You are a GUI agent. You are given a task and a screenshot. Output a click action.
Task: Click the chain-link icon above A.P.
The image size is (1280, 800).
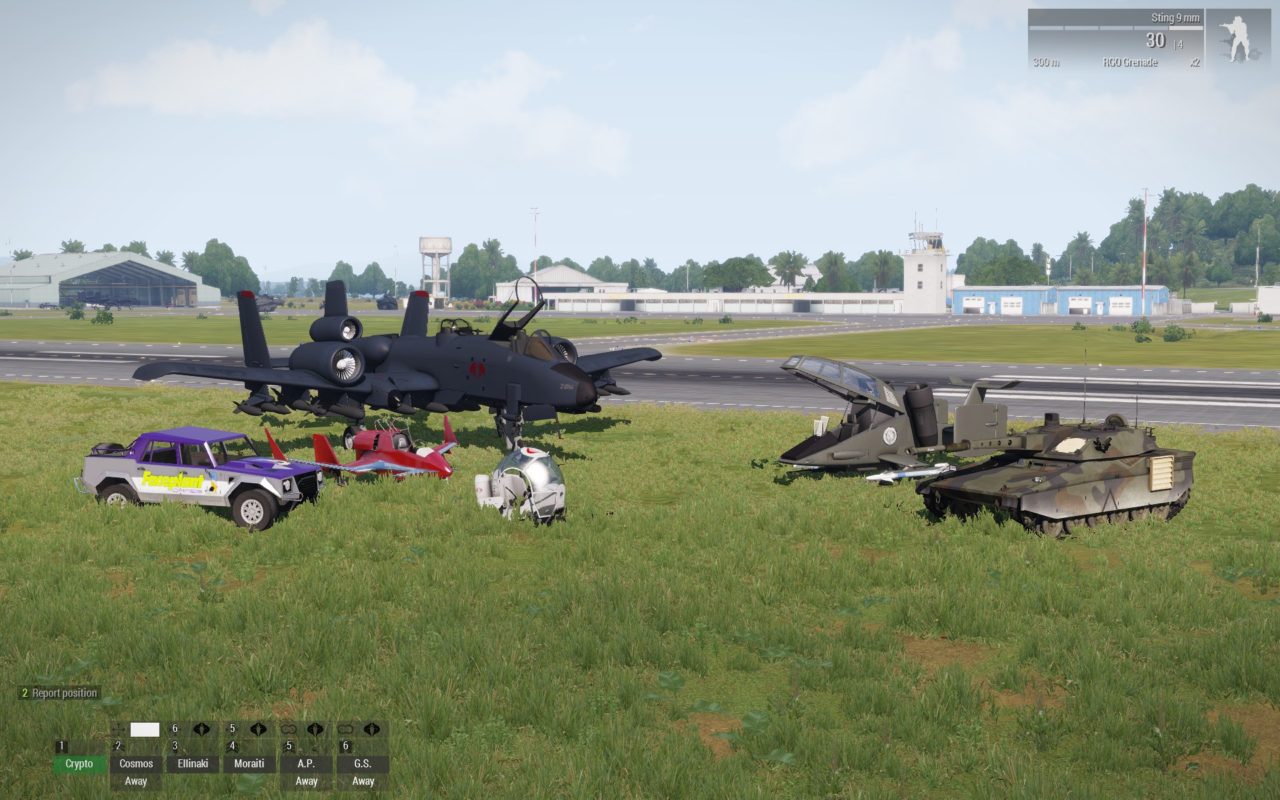(290, 728)
